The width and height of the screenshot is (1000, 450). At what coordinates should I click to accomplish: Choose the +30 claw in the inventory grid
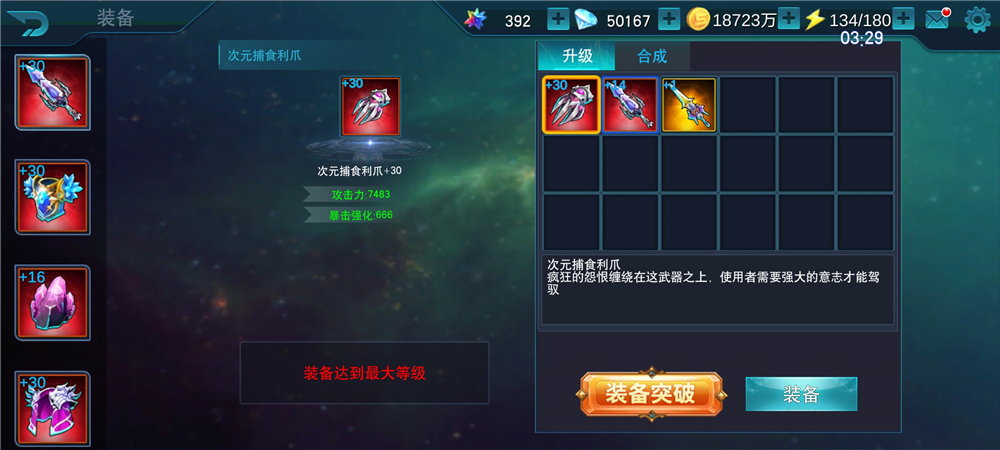point(571,105)
